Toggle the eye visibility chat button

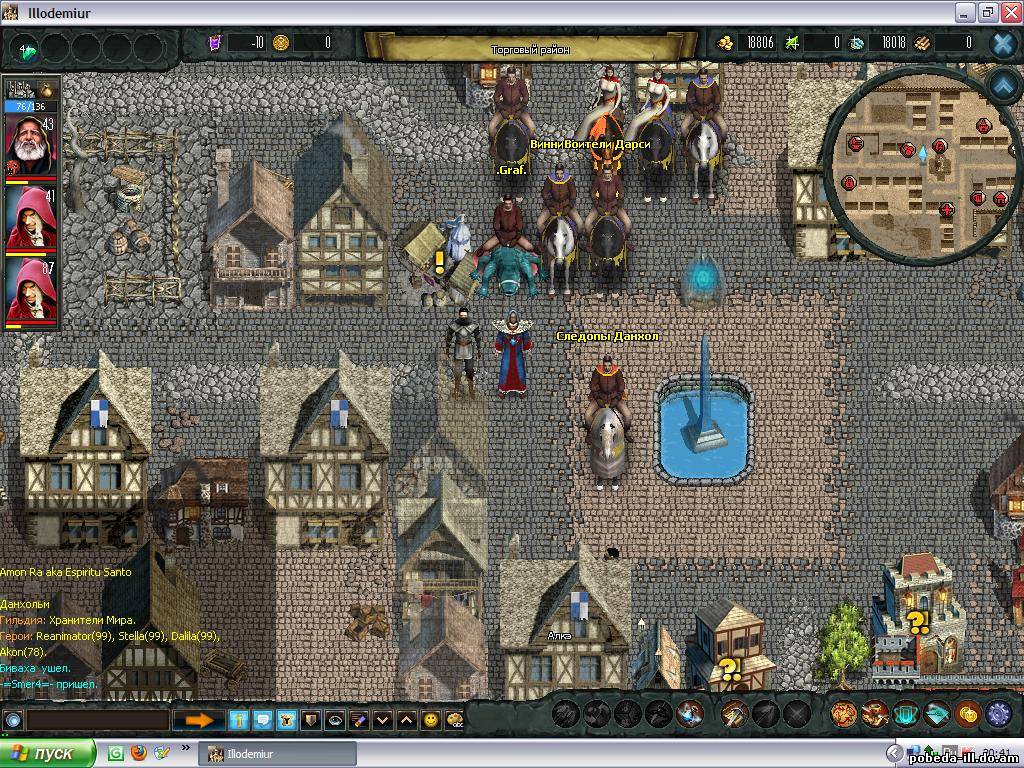tap(334, 719)
